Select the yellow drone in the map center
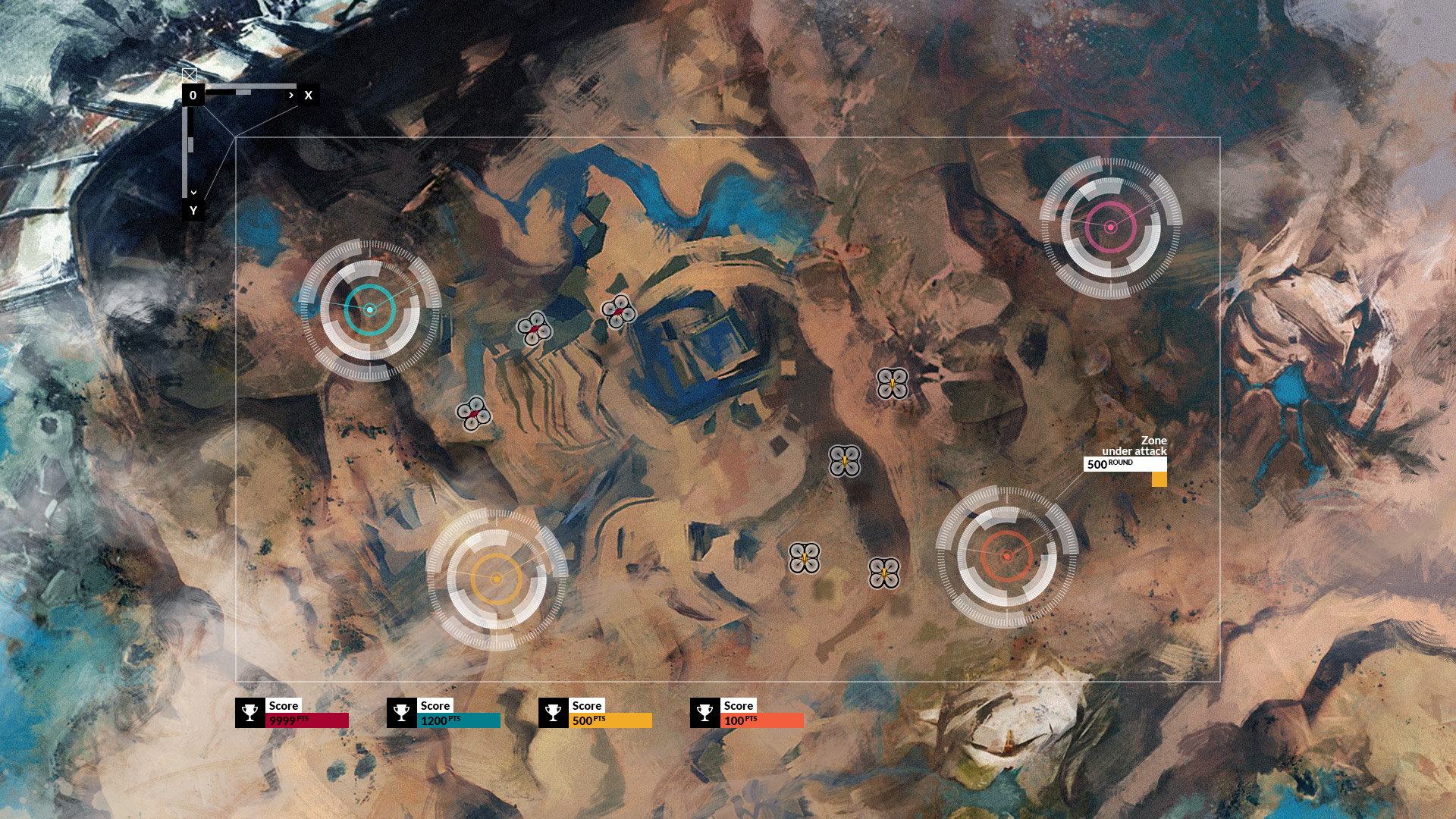This screenshot has height=819, width=1456. [x=844, y=459]
